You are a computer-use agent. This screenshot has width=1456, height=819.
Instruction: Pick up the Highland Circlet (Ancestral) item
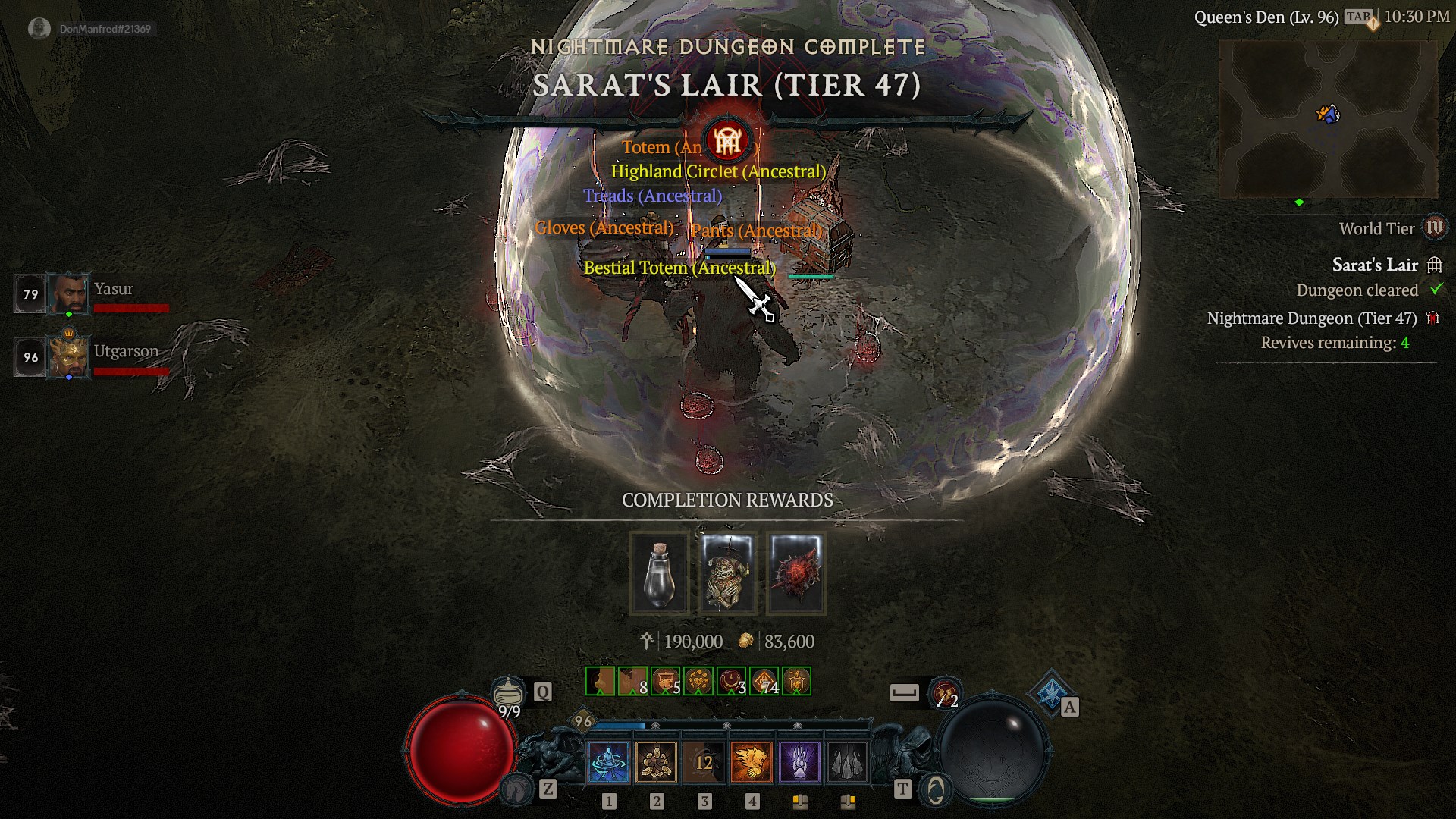pyautogui.click(x=717, y=171)
